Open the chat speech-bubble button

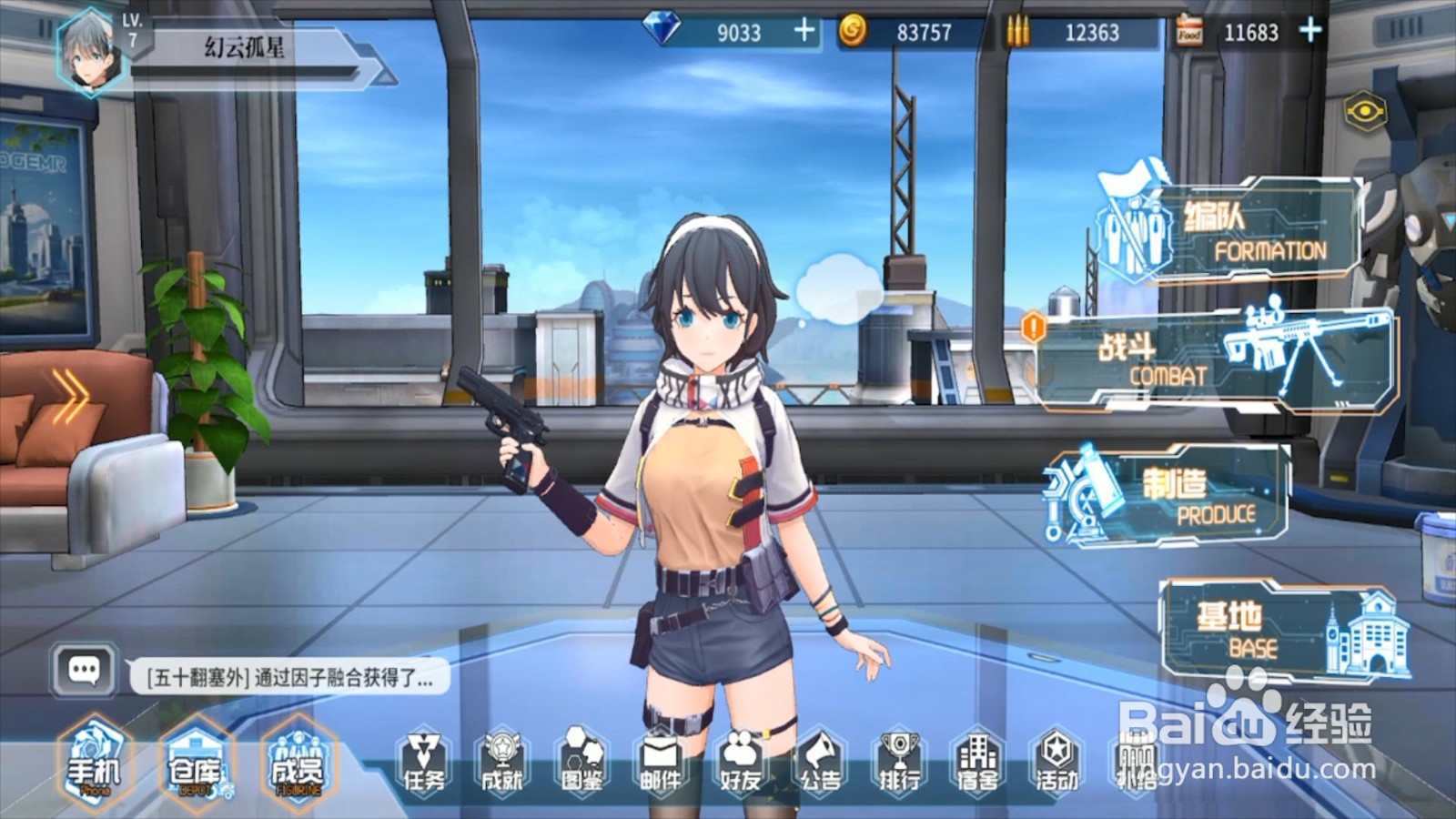point(85,672)
